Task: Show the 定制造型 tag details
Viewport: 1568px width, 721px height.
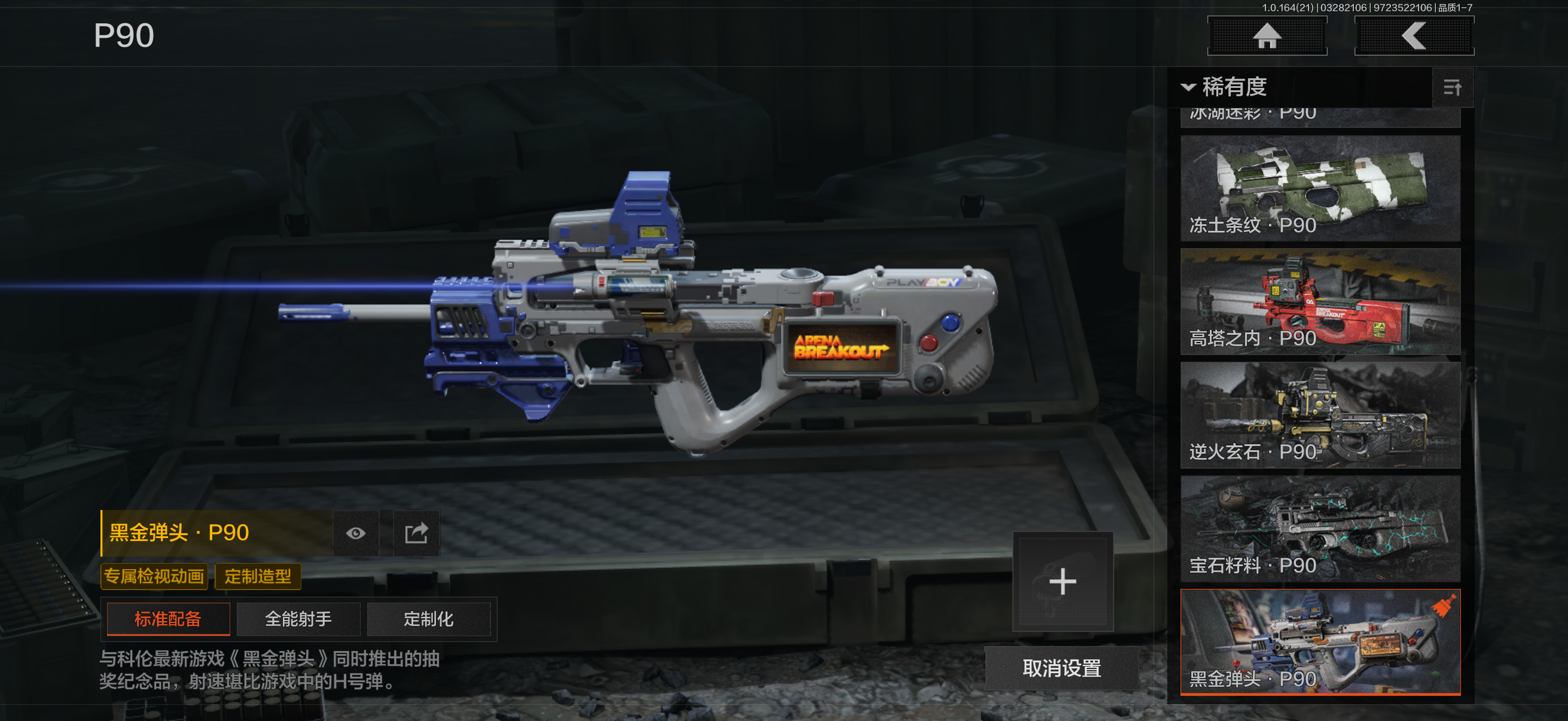Action: click(x=258, y=576)
